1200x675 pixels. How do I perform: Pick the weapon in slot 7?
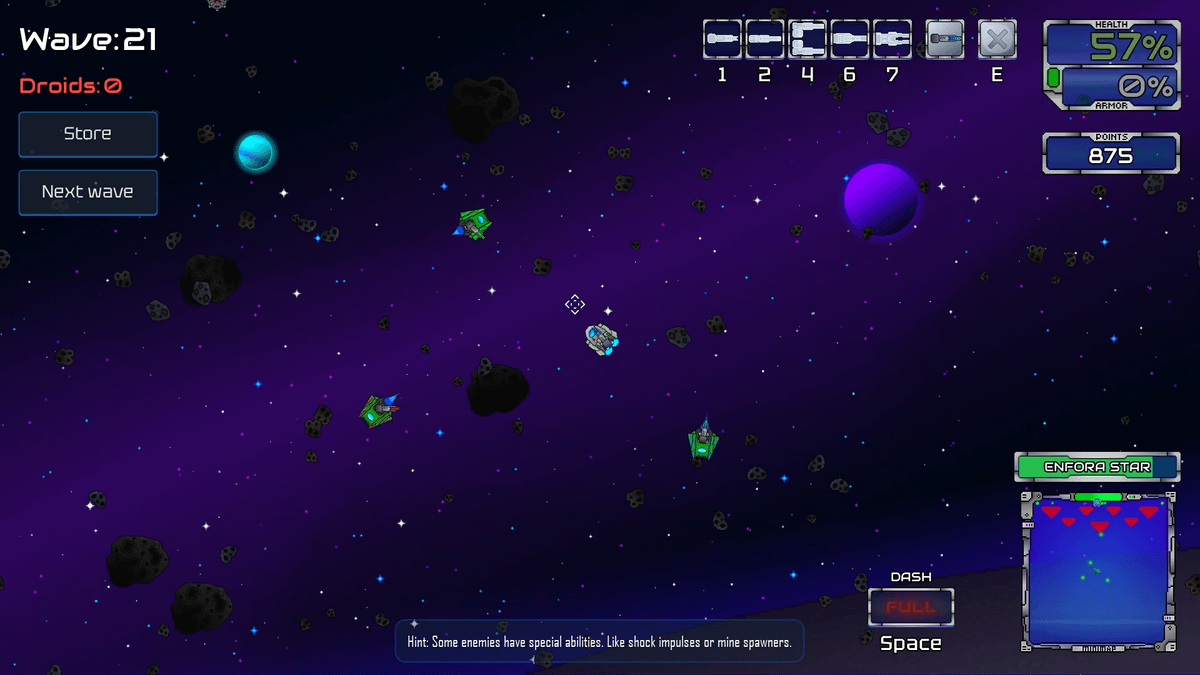(x=892, y=40)
